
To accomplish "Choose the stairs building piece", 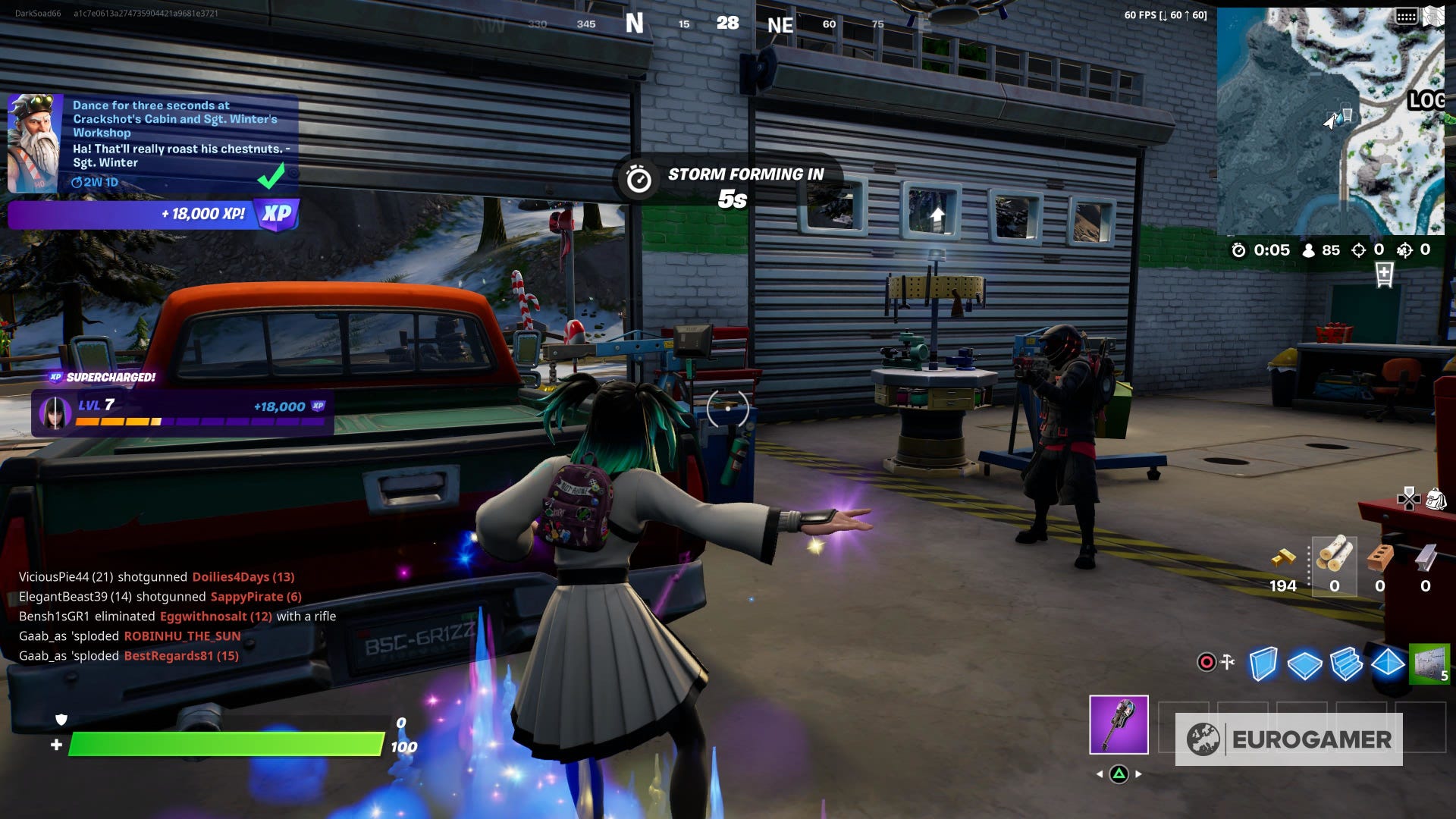I will click(1346, 664).
